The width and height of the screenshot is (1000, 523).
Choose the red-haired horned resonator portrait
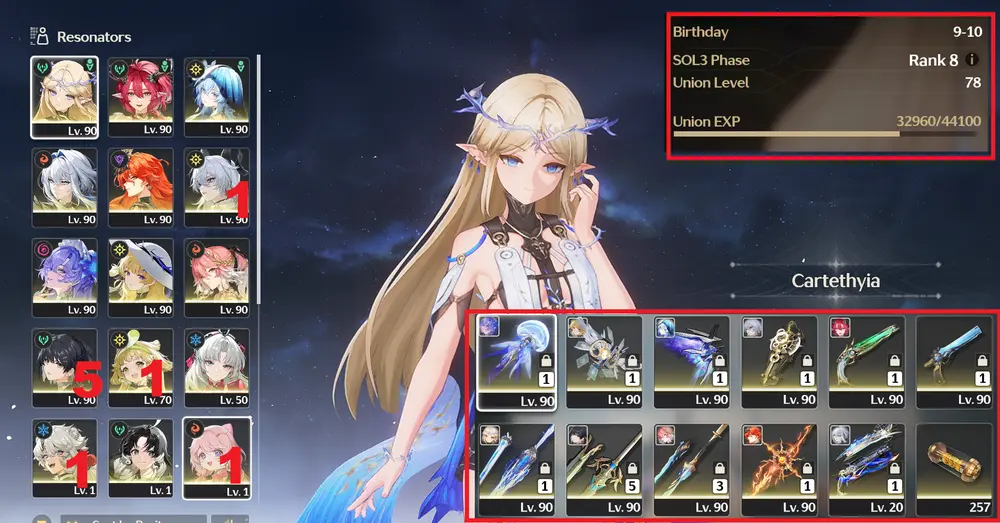(x=140, y=96)
